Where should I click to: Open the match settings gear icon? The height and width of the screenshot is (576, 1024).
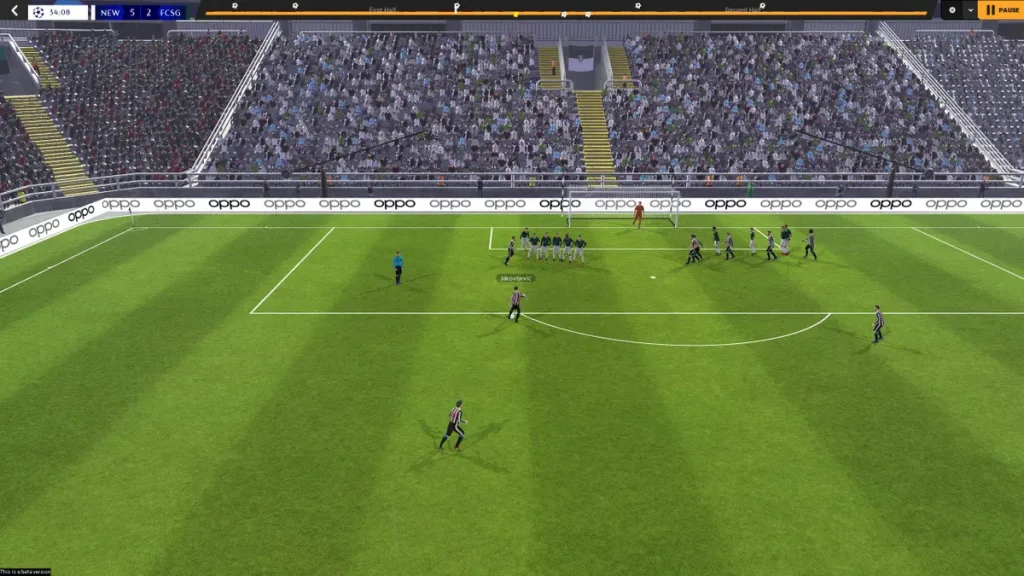pyautogui.click(x=951, y=10)
